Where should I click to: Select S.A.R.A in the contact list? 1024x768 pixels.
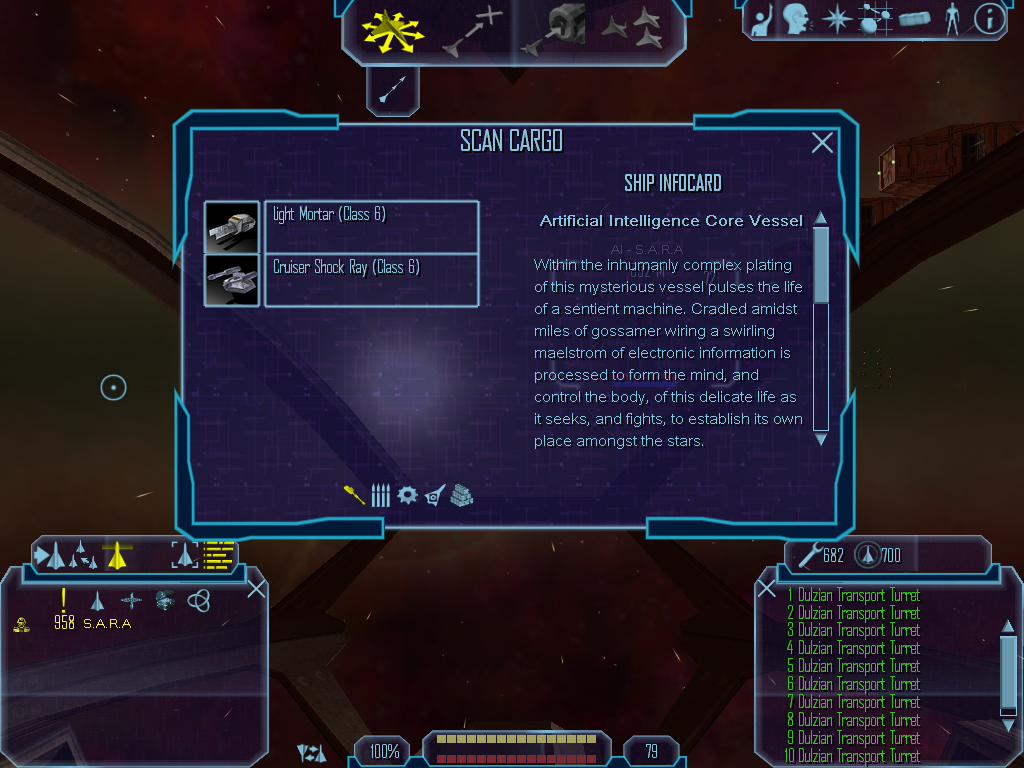tap(107, 623)
